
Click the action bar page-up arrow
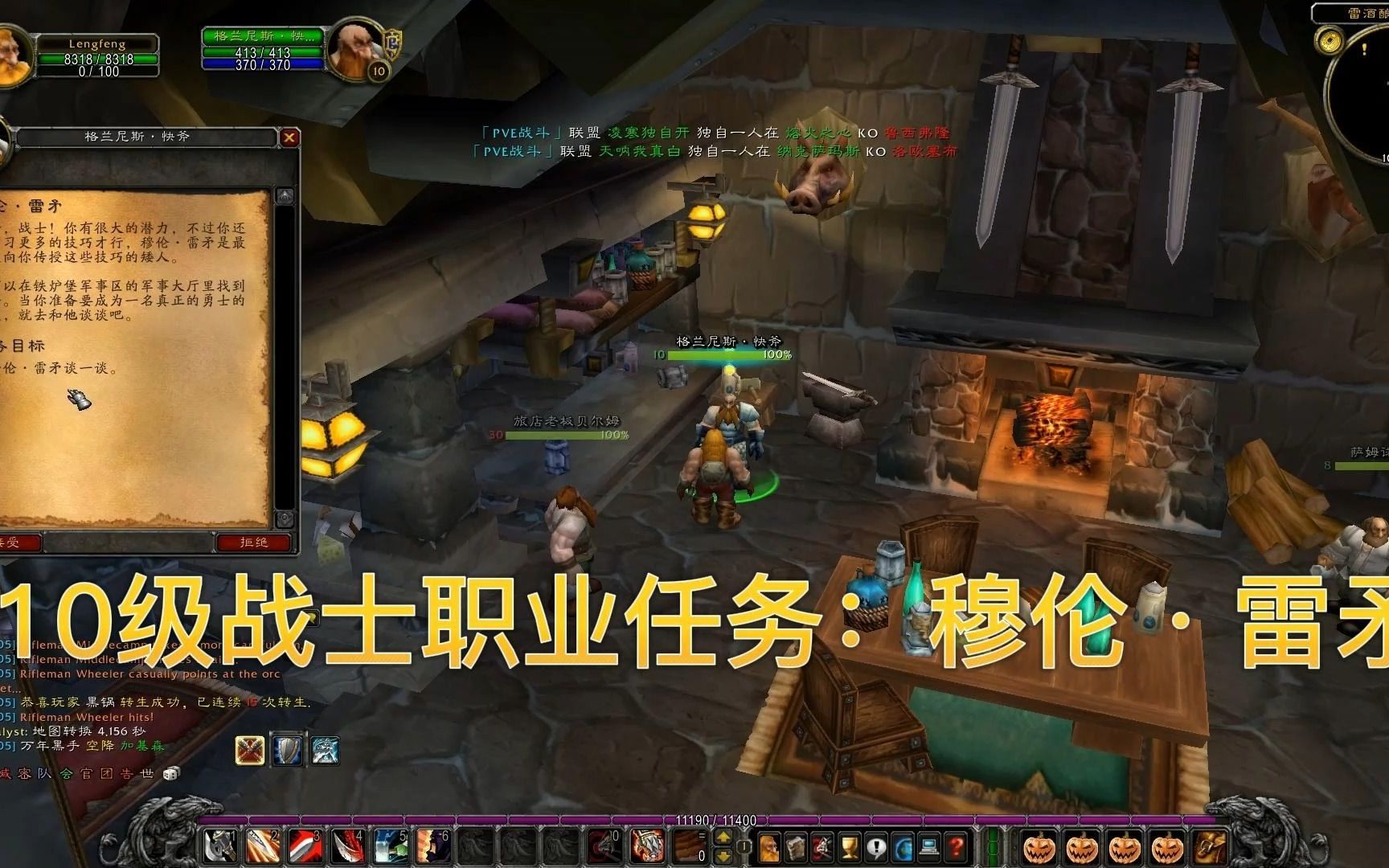724,837
